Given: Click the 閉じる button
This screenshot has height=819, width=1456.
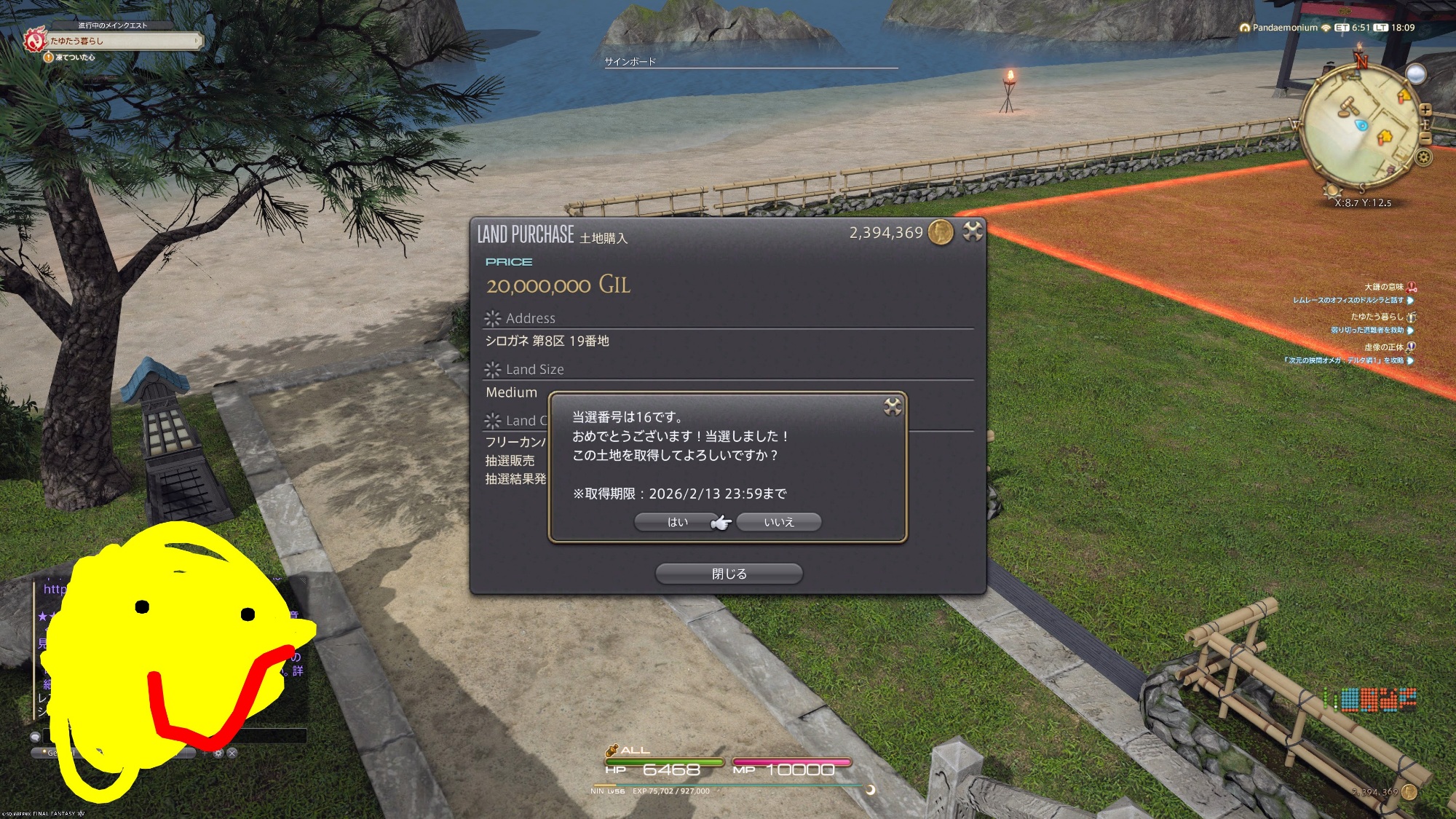Looking at the screenshot, I should click(x=729, y=574).
